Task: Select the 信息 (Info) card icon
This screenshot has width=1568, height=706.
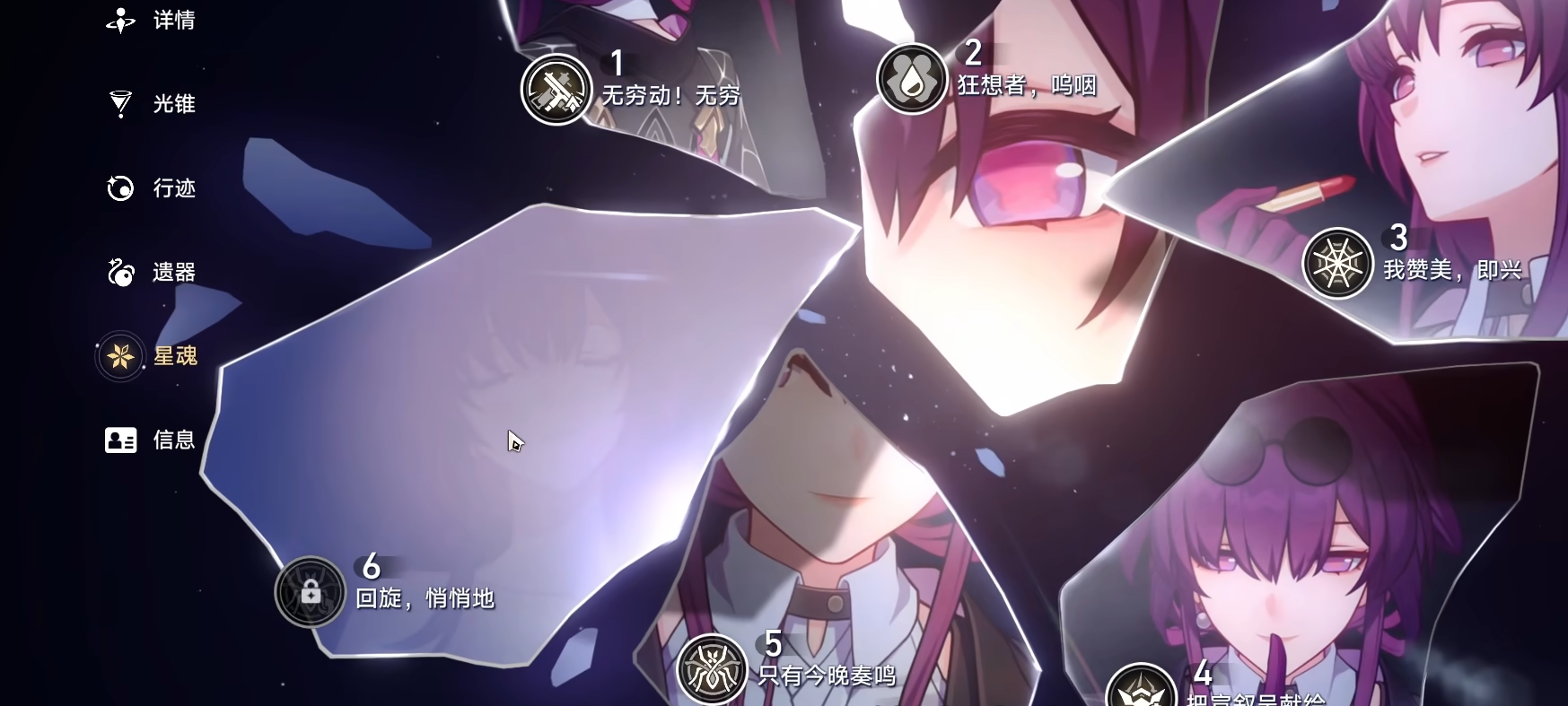Action: [119, 440]
